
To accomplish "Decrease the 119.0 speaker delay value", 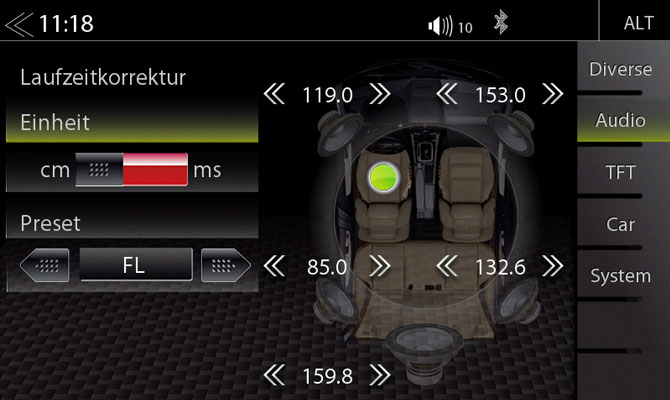I will [274, 94].
